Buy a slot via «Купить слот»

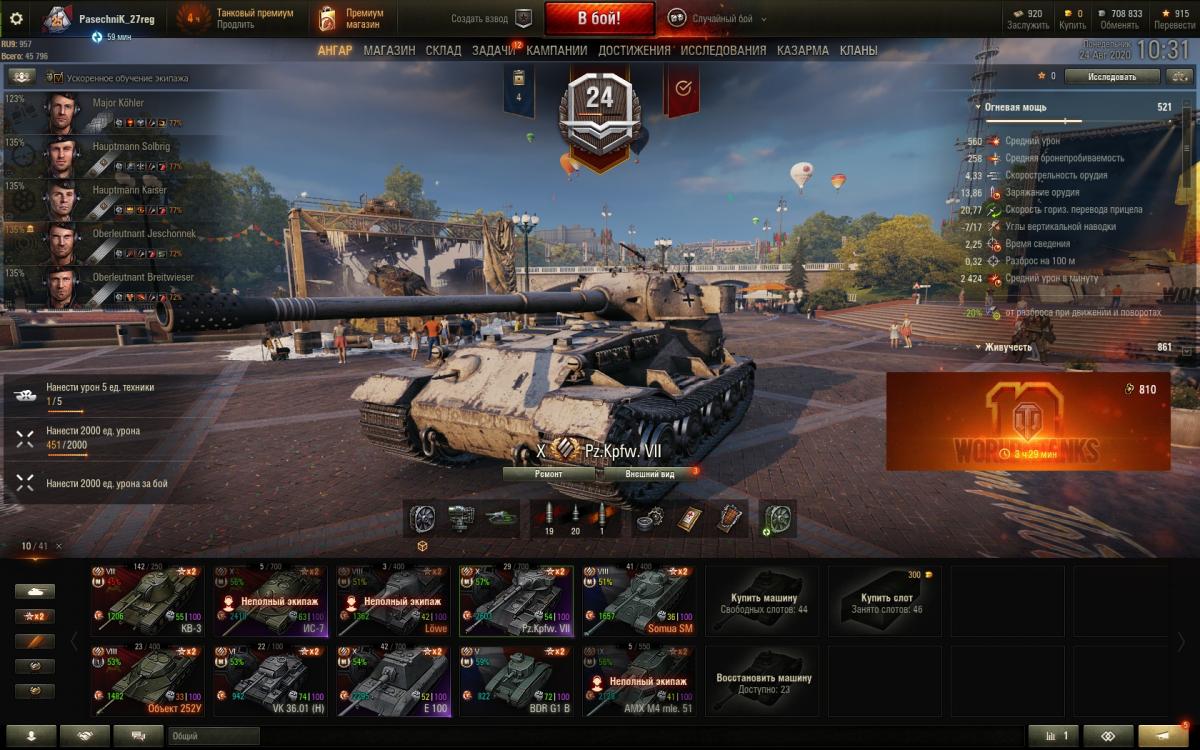[x=885, y=601]
